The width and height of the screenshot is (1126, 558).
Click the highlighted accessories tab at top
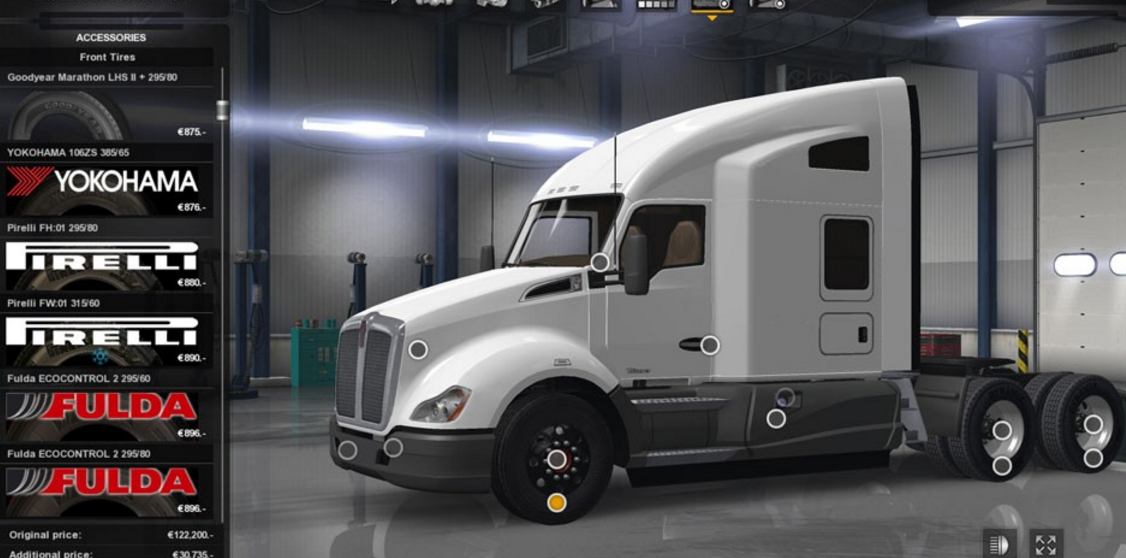coord(711,6)
